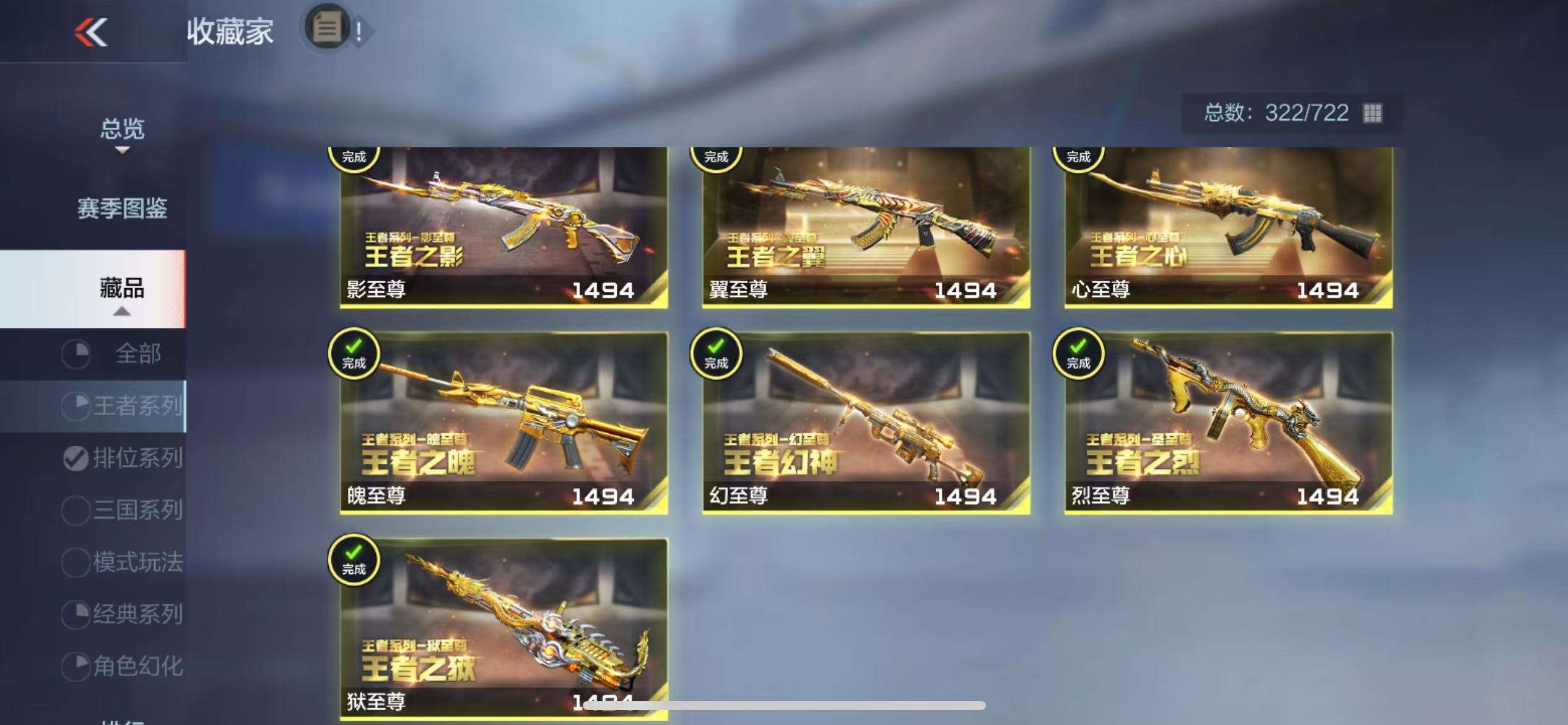The height and width of the screenshot is (725, 1568).
Task: Open the 魄至尊 rifle card
Action: tap(503, 423)
